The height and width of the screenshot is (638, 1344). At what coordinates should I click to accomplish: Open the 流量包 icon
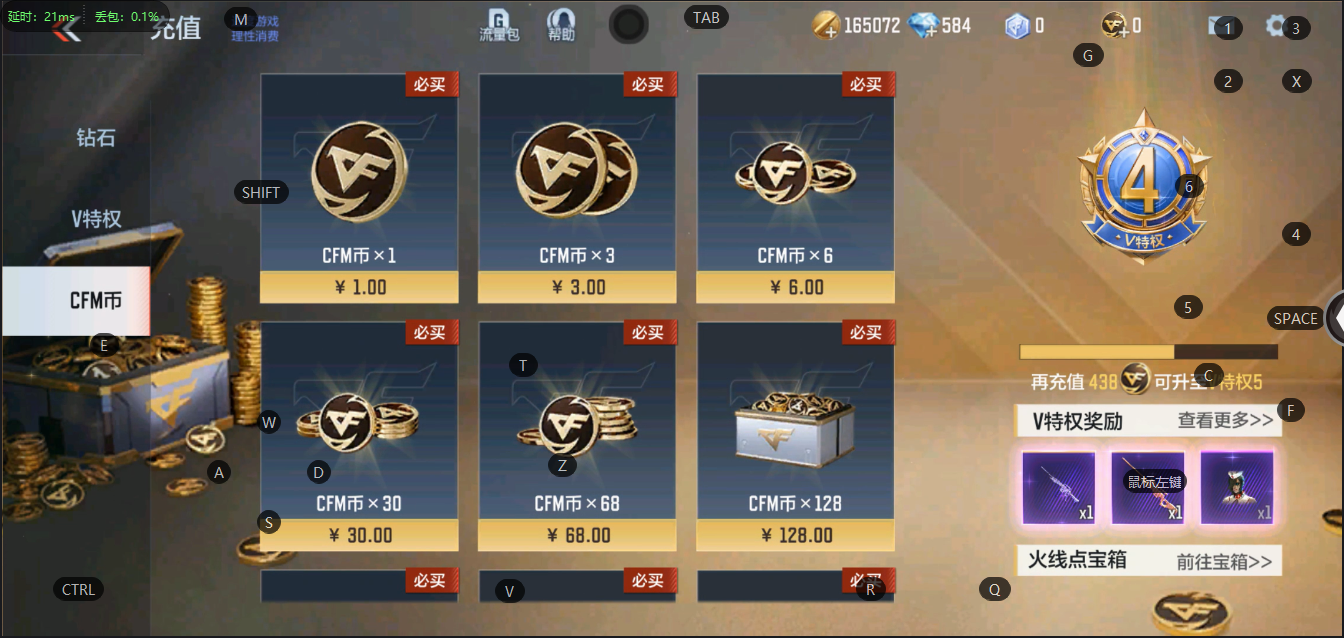499,25
